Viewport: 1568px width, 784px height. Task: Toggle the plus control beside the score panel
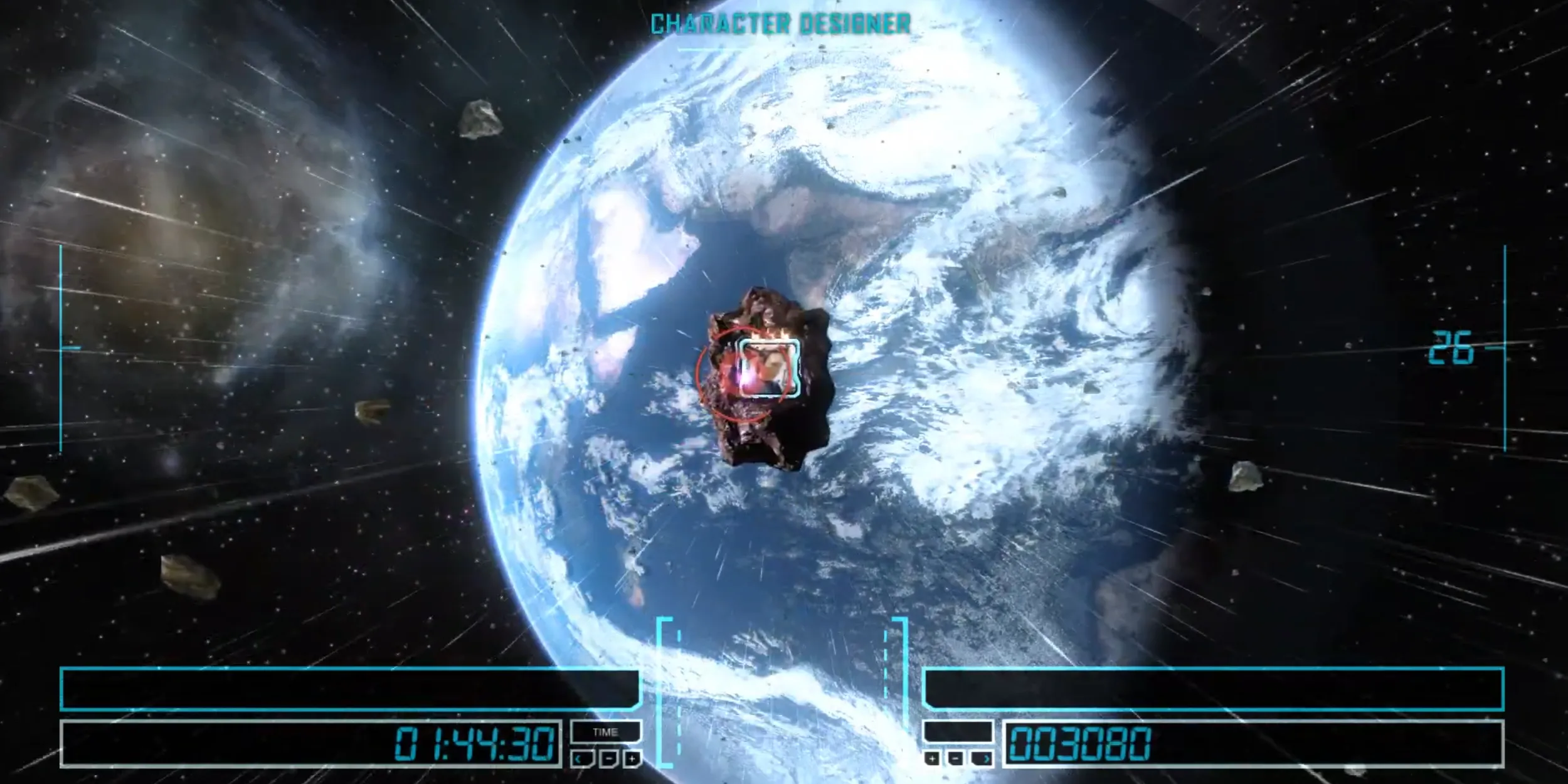tap(932, 759)
